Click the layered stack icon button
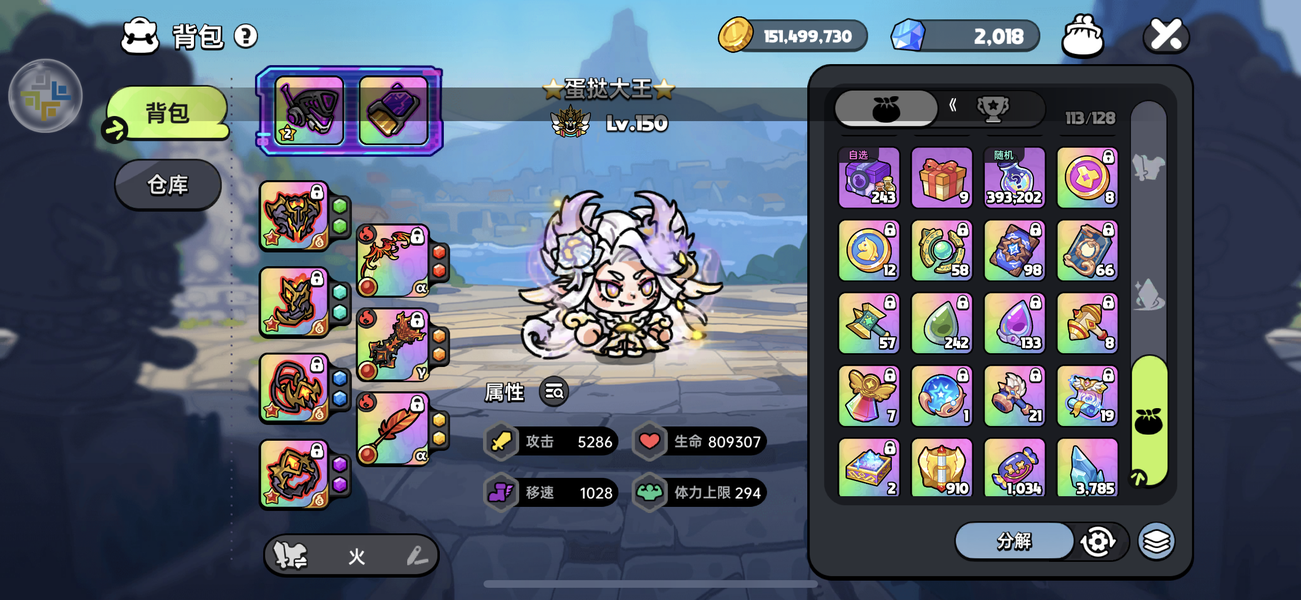Viewport: 1301px width, 600px height. (x=1156, y=541)
